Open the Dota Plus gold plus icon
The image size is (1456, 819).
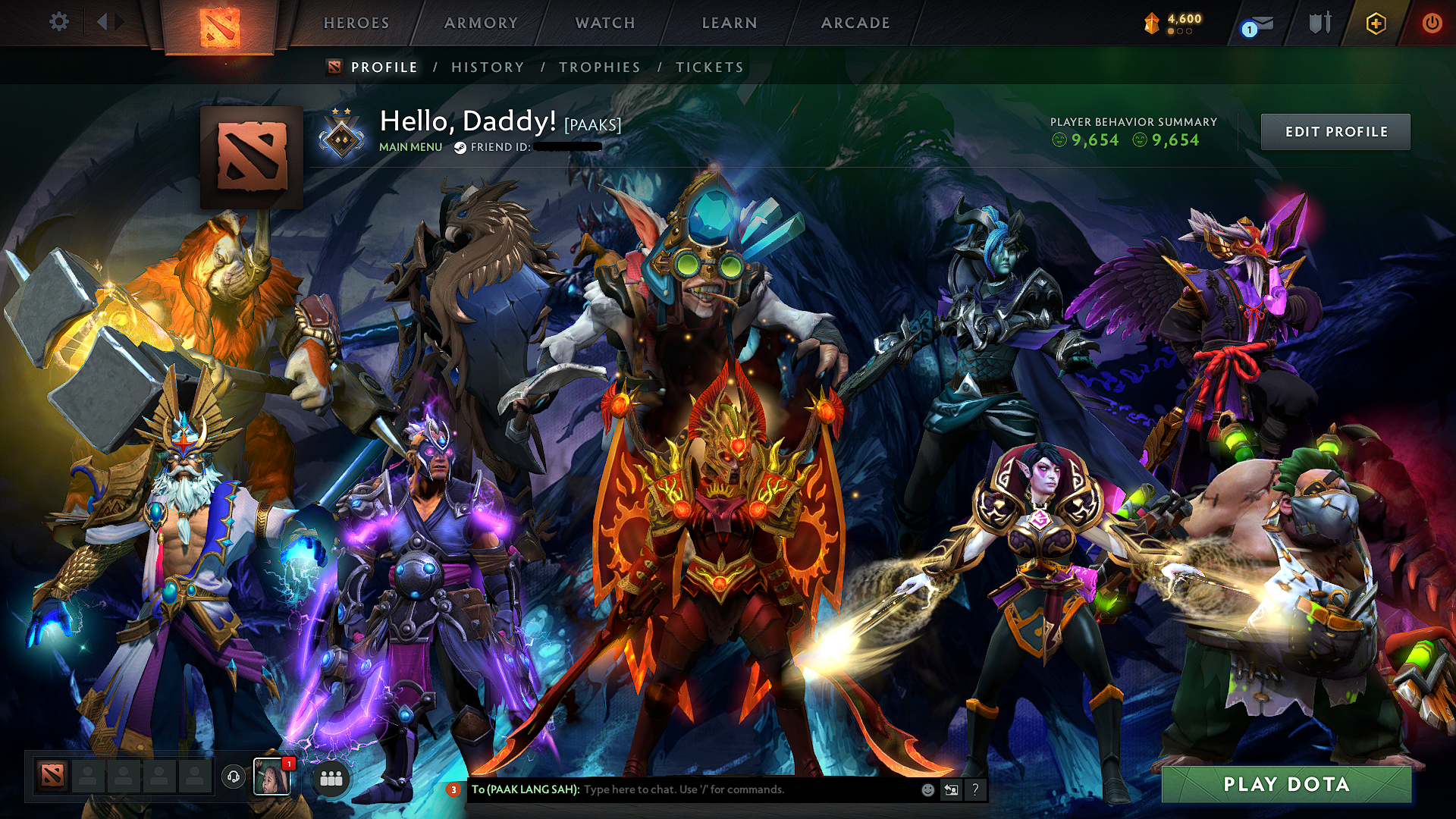(x=1376, y=23)
